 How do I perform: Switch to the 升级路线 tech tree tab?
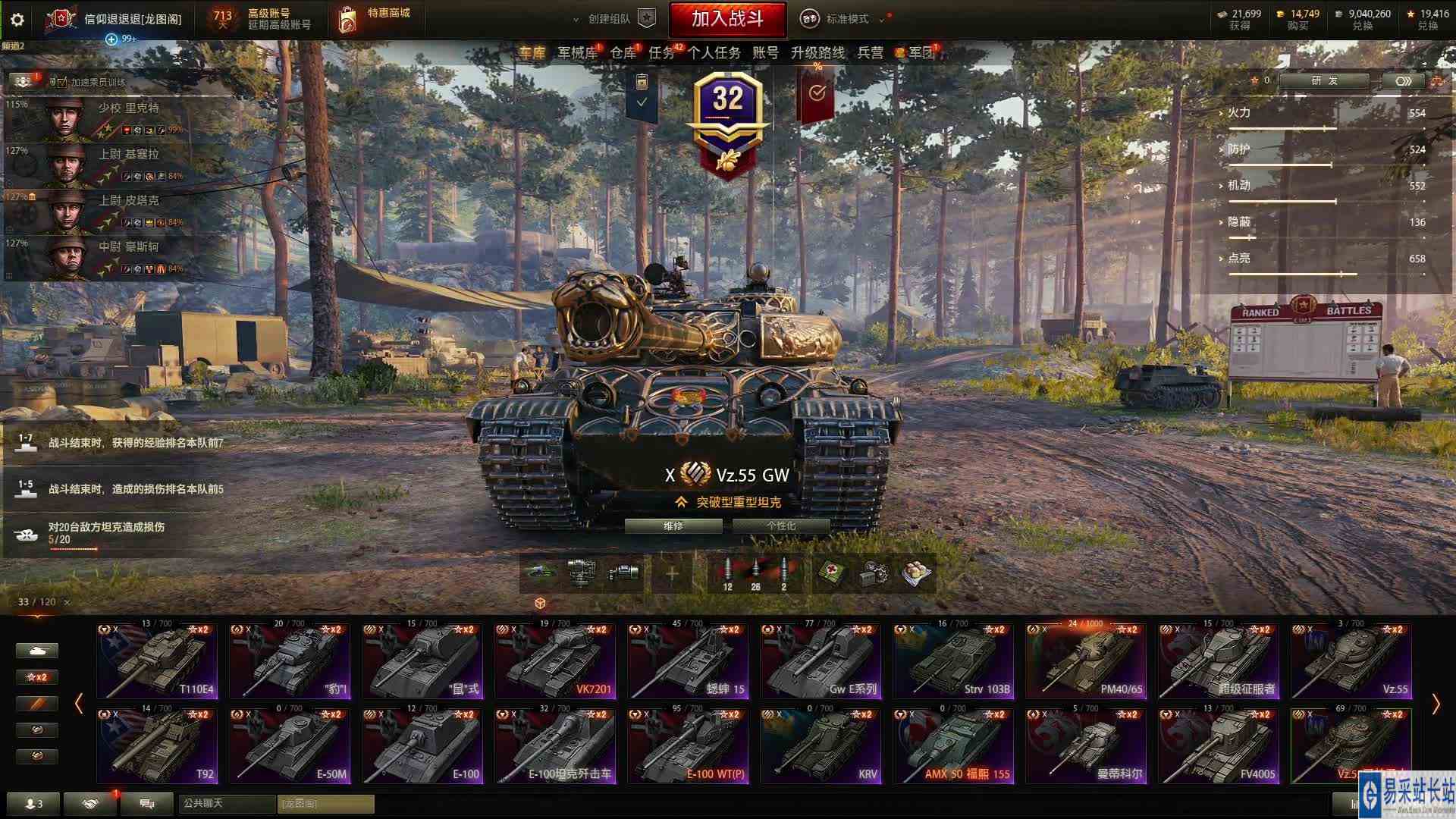(x=817, y=52)
